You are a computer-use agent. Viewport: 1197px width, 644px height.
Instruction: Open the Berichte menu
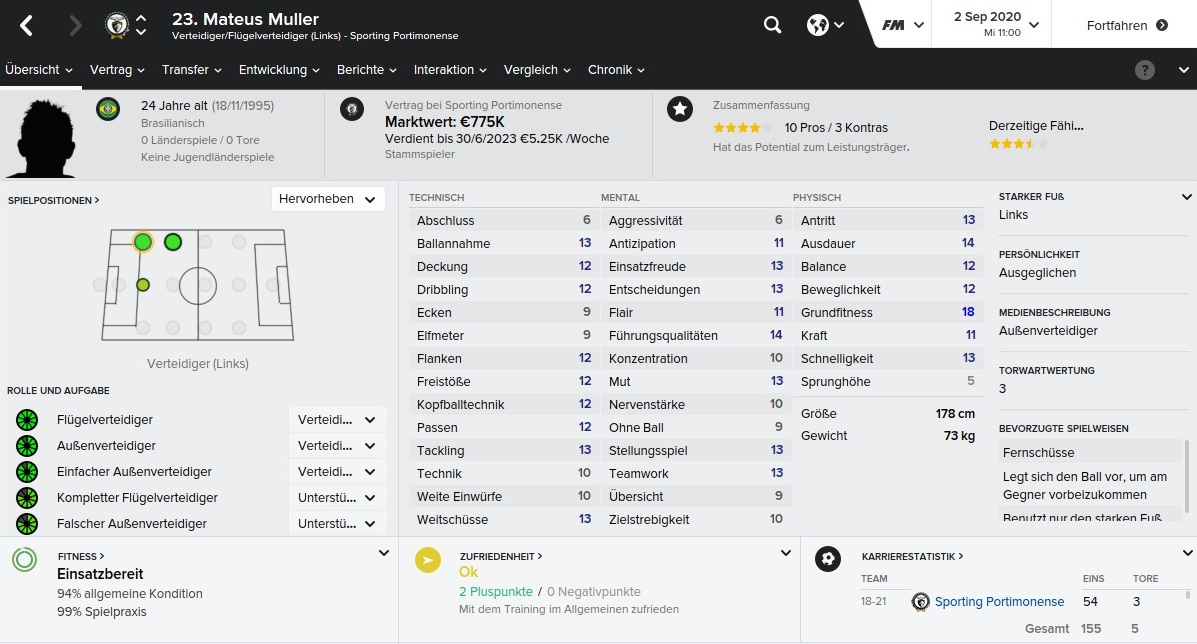coord(367,70)
